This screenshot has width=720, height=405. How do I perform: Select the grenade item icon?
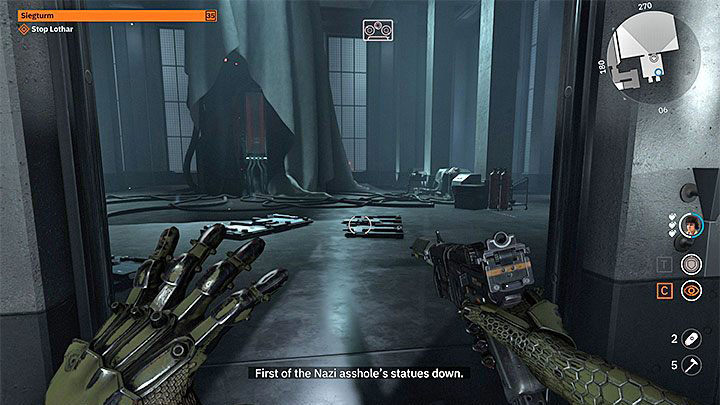click(x=692, y=339)
